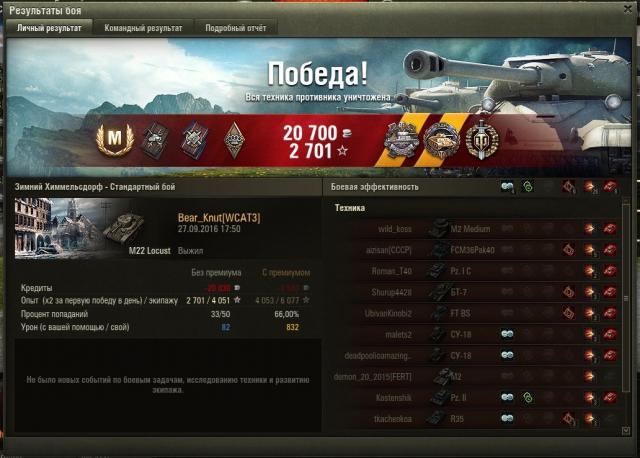Choose the deadpoolioamazing СУ-18 row

[x=470, y=354]
